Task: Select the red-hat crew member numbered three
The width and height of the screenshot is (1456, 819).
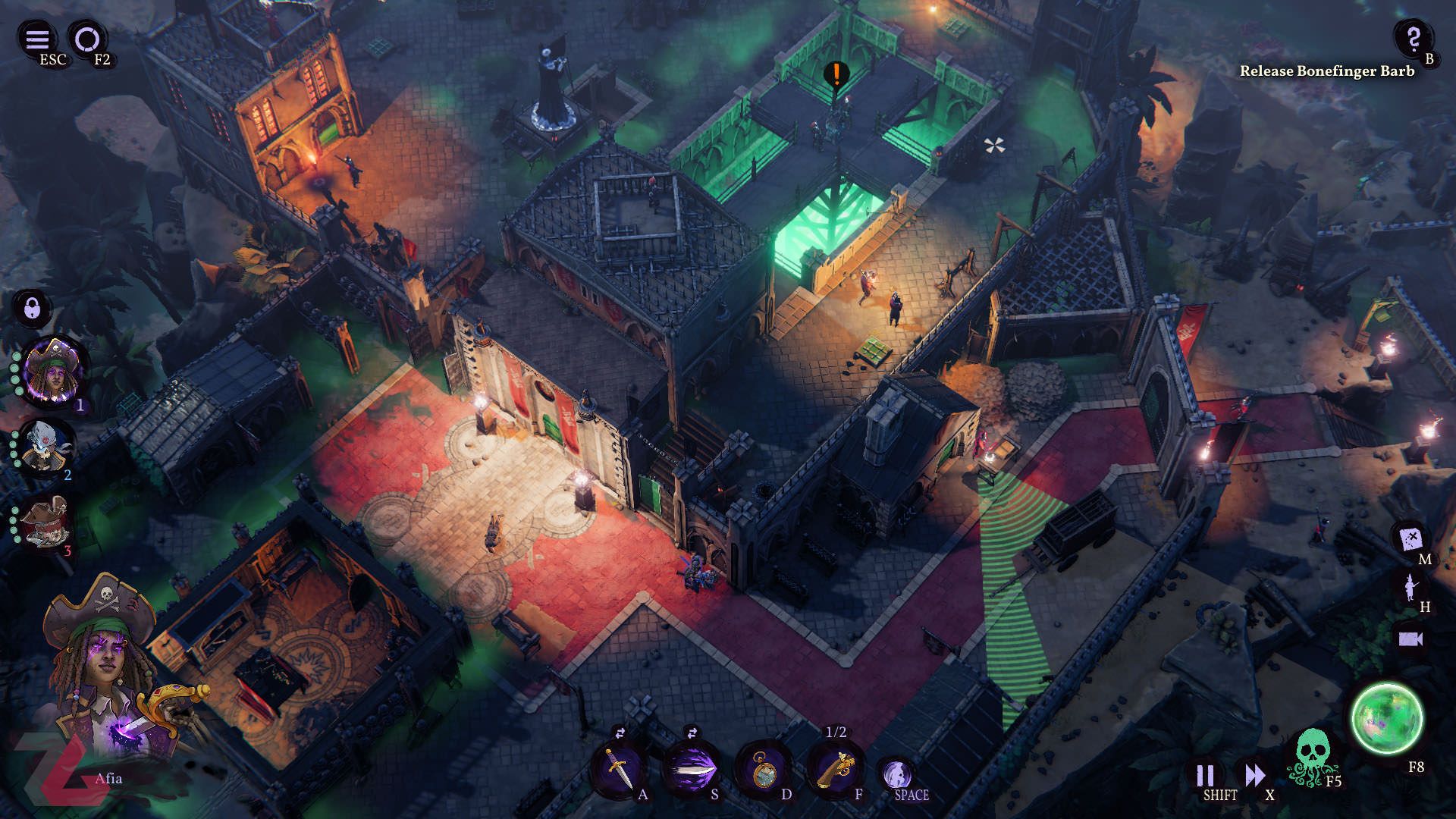Action: tap(47, 522)
